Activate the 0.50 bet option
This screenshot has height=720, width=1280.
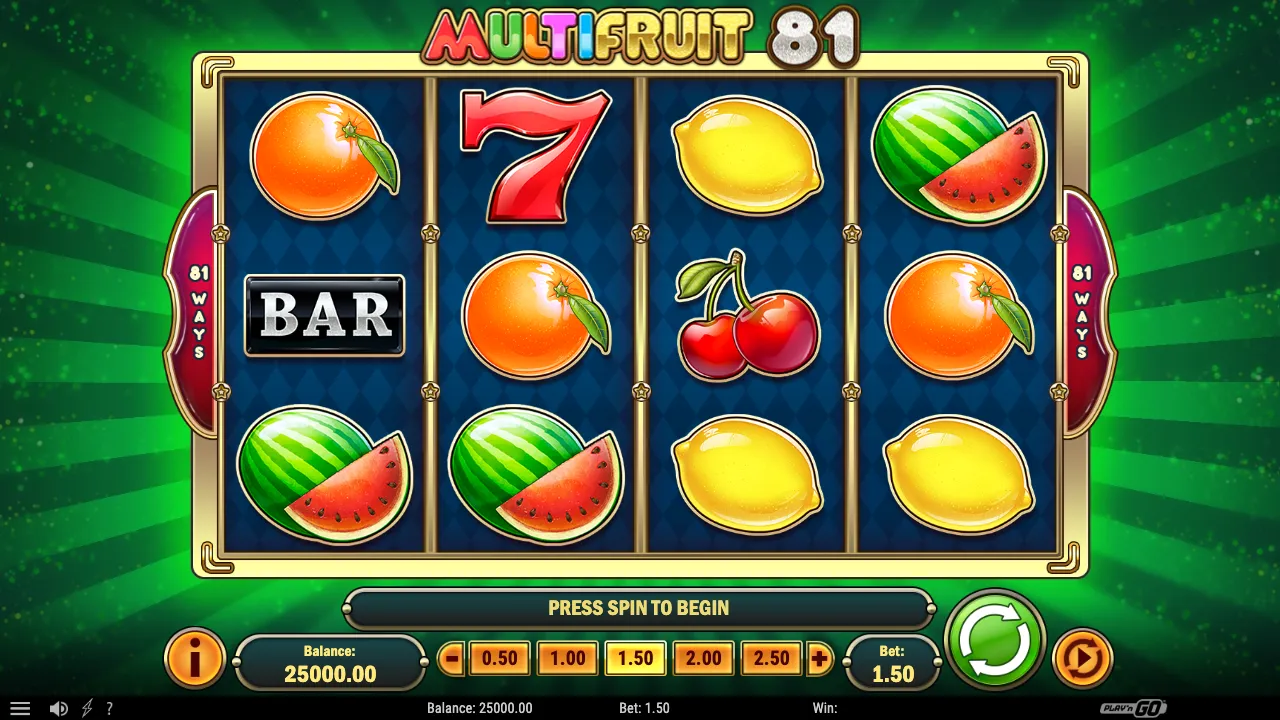tap(499, 658)
